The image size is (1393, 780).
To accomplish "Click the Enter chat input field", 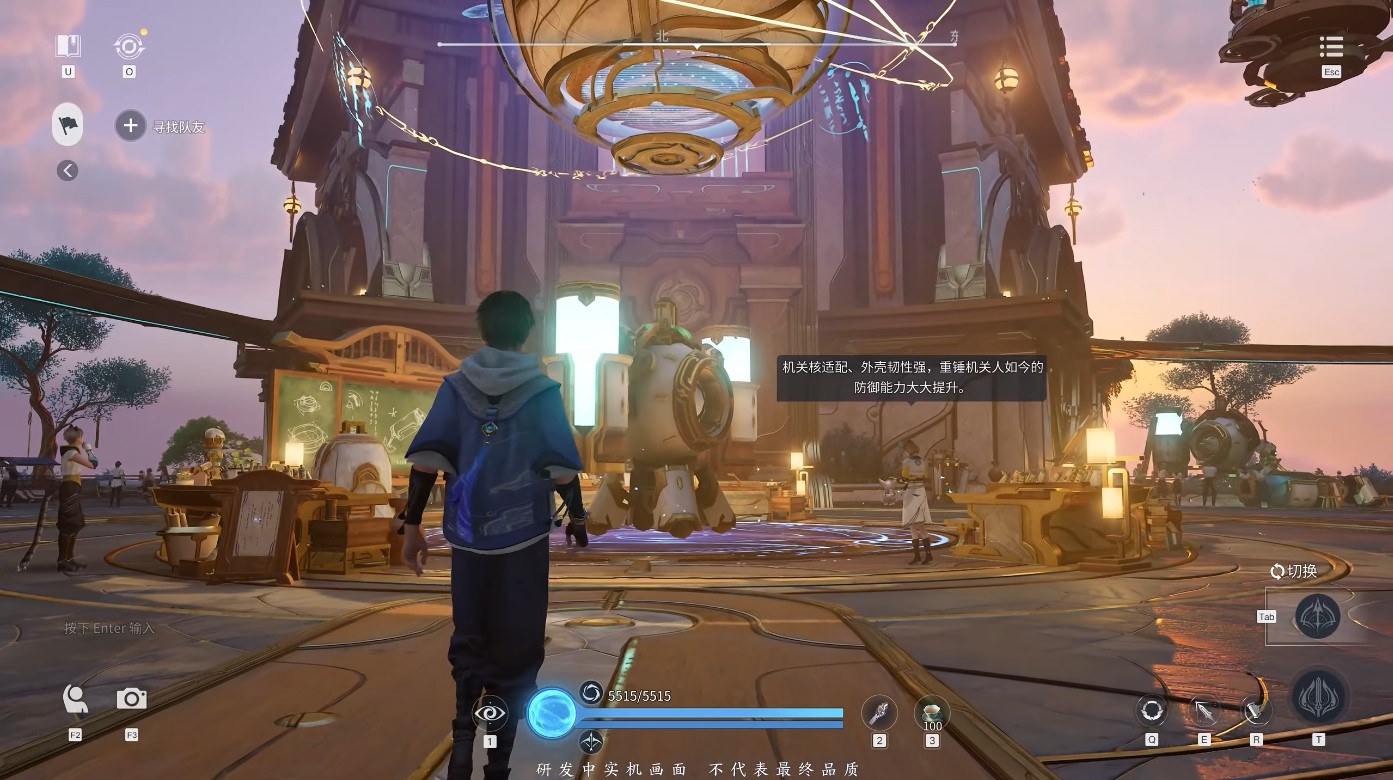I will [x=110, y=628].
